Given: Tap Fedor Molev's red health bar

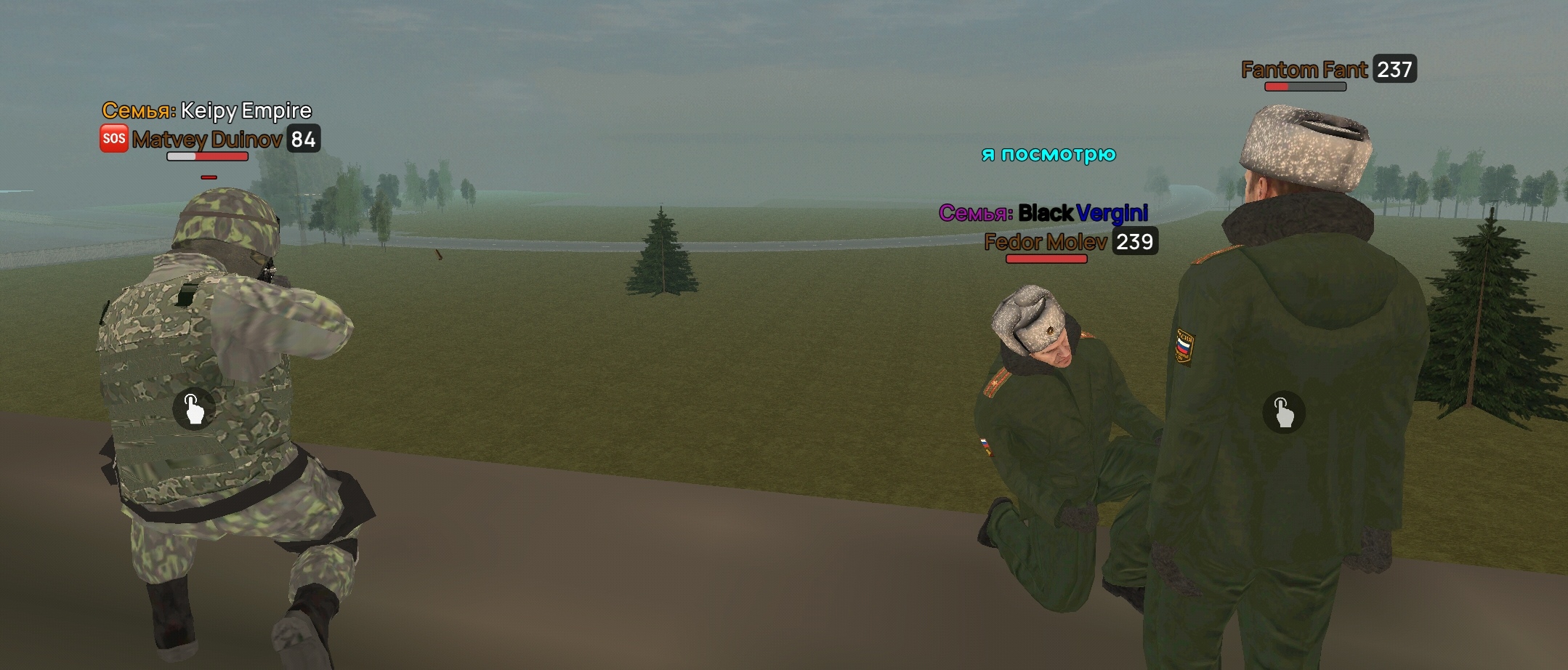Looking at the screenshot, I should tap(1046, 259).
